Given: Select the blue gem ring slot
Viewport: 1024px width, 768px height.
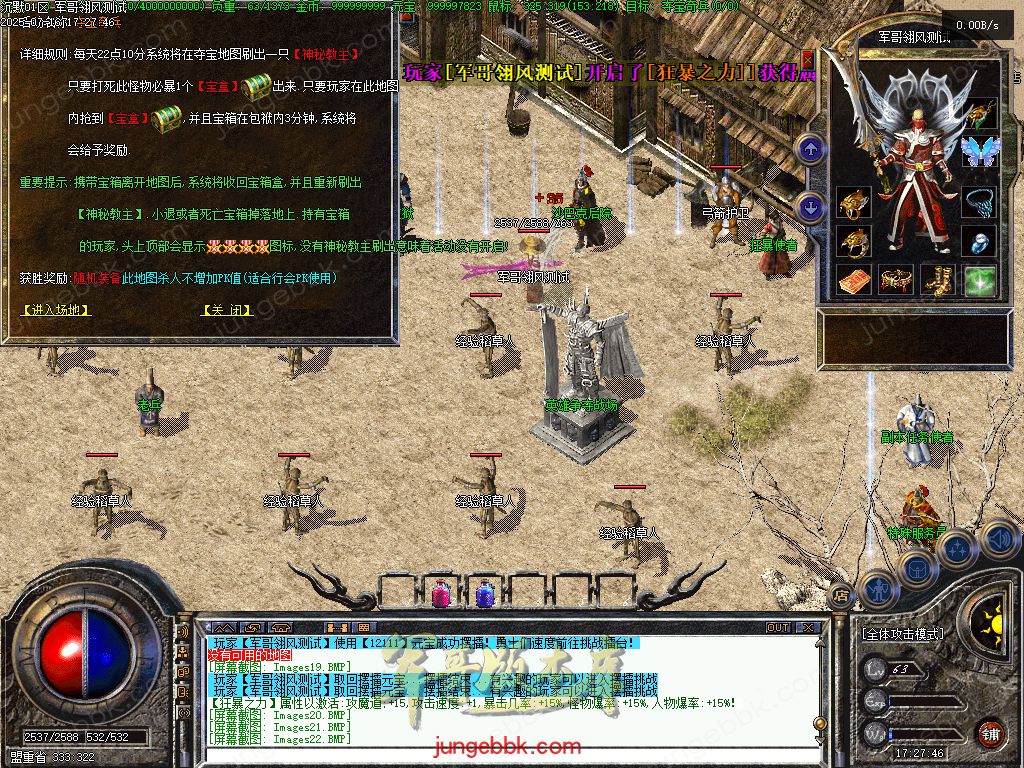Looking at the screenshot, I should click(979, 241).
